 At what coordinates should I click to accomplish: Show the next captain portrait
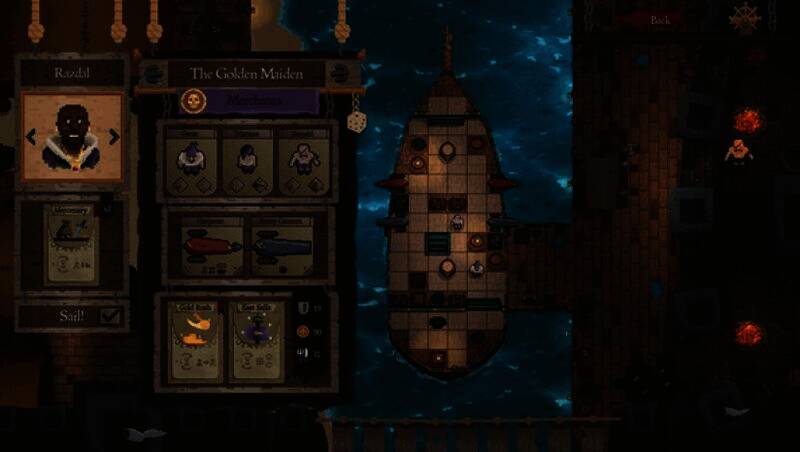click(114, 137)
